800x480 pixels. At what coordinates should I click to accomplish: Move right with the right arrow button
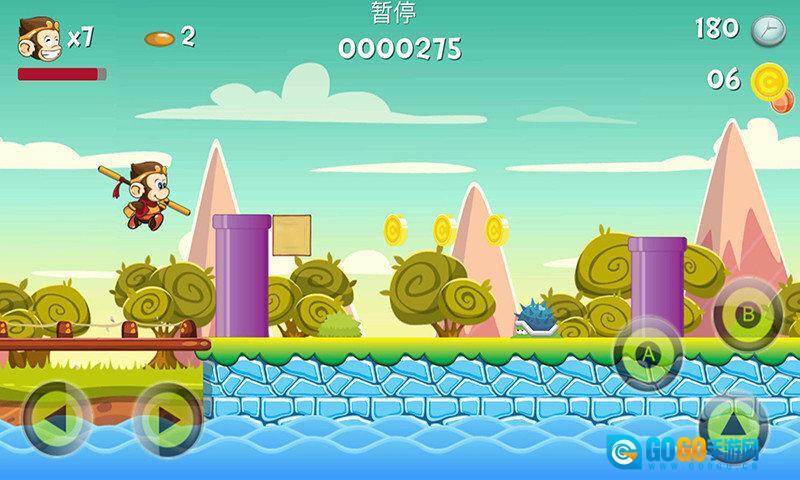tap(167, 417)
